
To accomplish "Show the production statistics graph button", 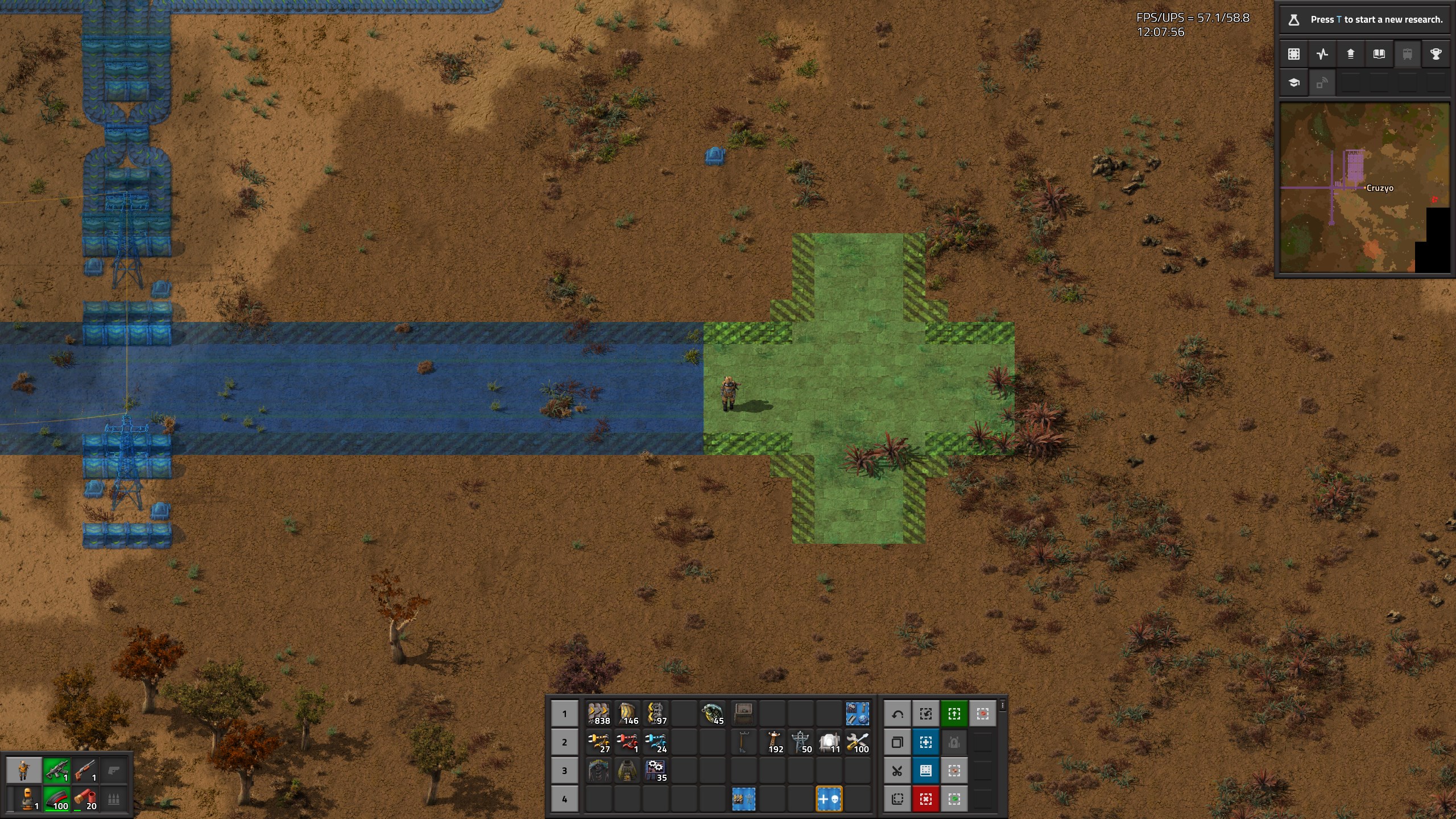I will [x=1322, y=54].
